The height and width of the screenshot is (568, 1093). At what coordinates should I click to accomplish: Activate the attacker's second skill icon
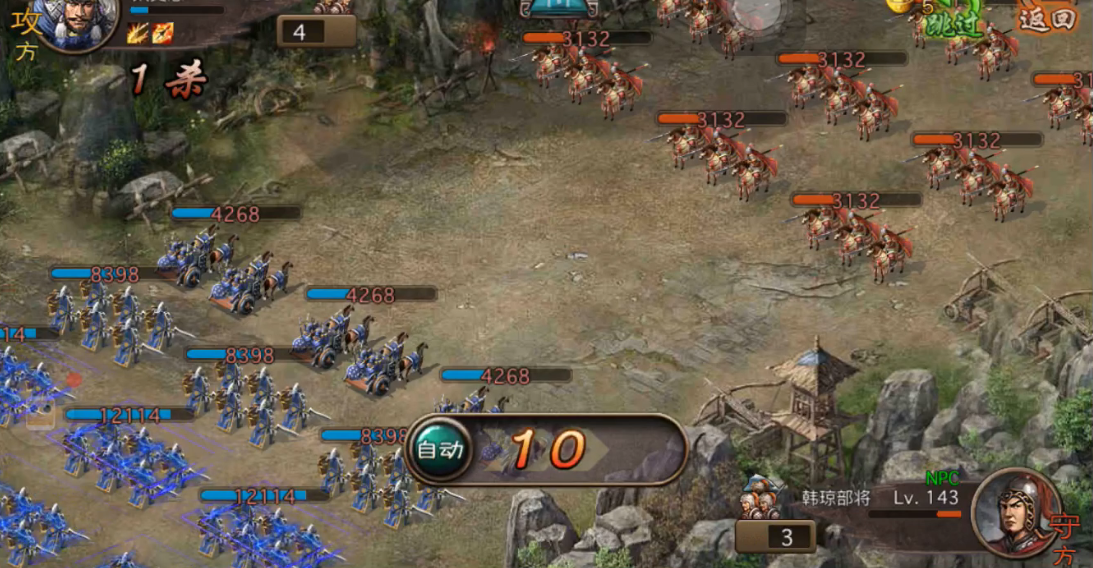click(163, 33)
